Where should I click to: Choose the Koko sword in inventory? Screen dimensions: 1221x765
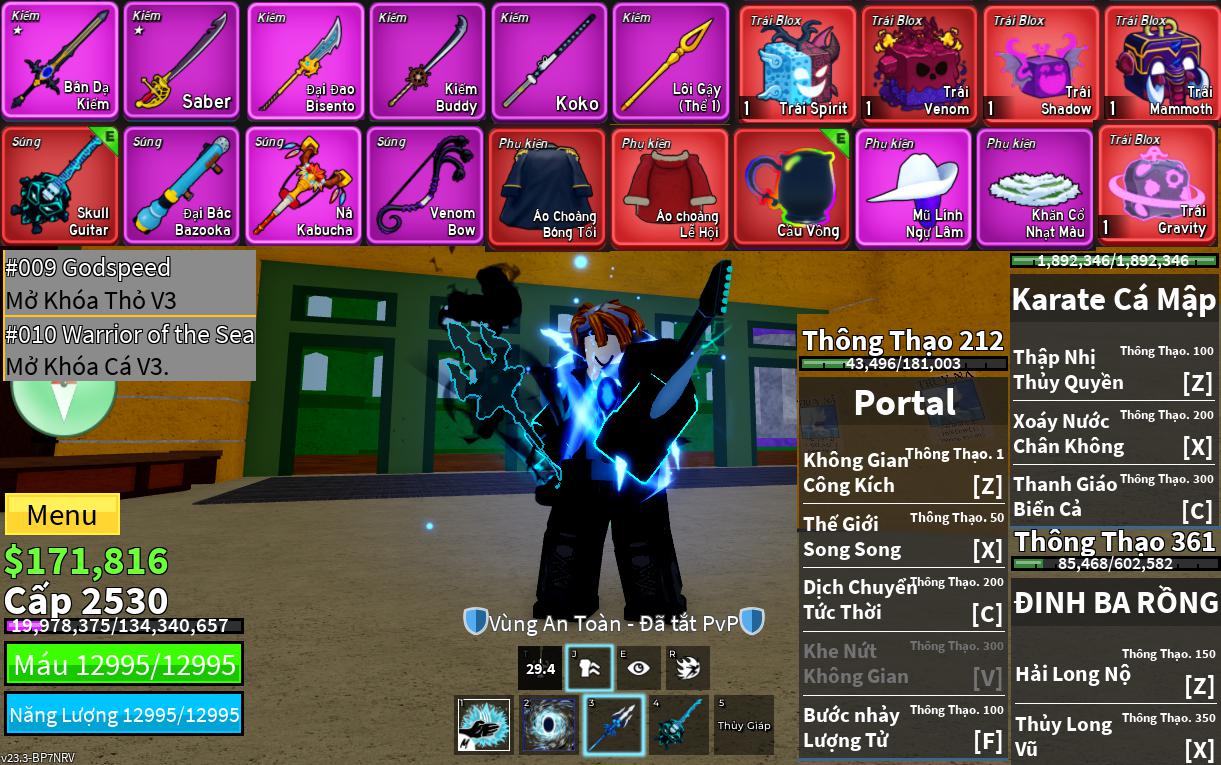[549, 62]
